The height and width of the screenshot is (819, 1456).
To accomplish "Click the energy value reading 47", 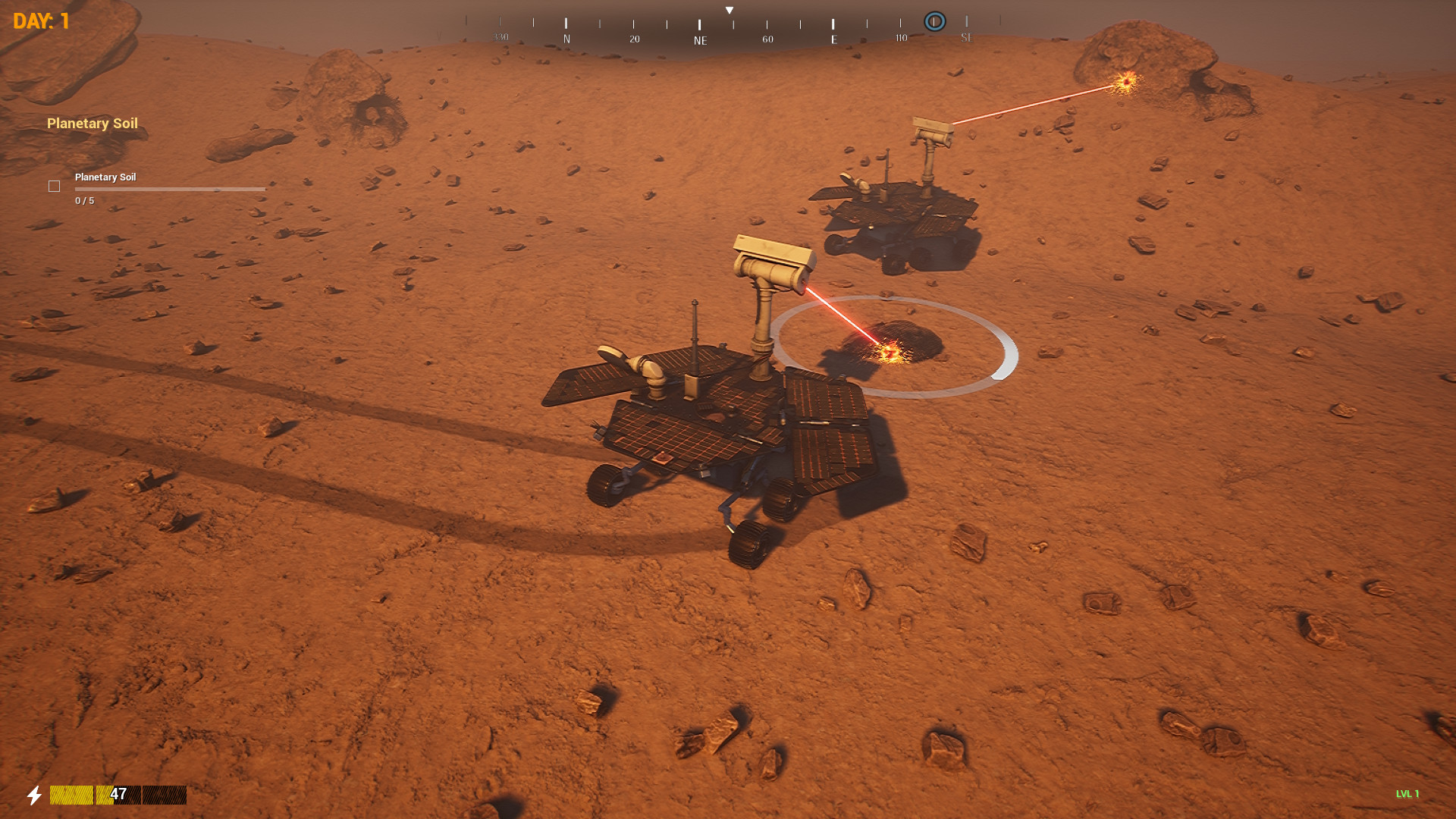I will 118,794.
